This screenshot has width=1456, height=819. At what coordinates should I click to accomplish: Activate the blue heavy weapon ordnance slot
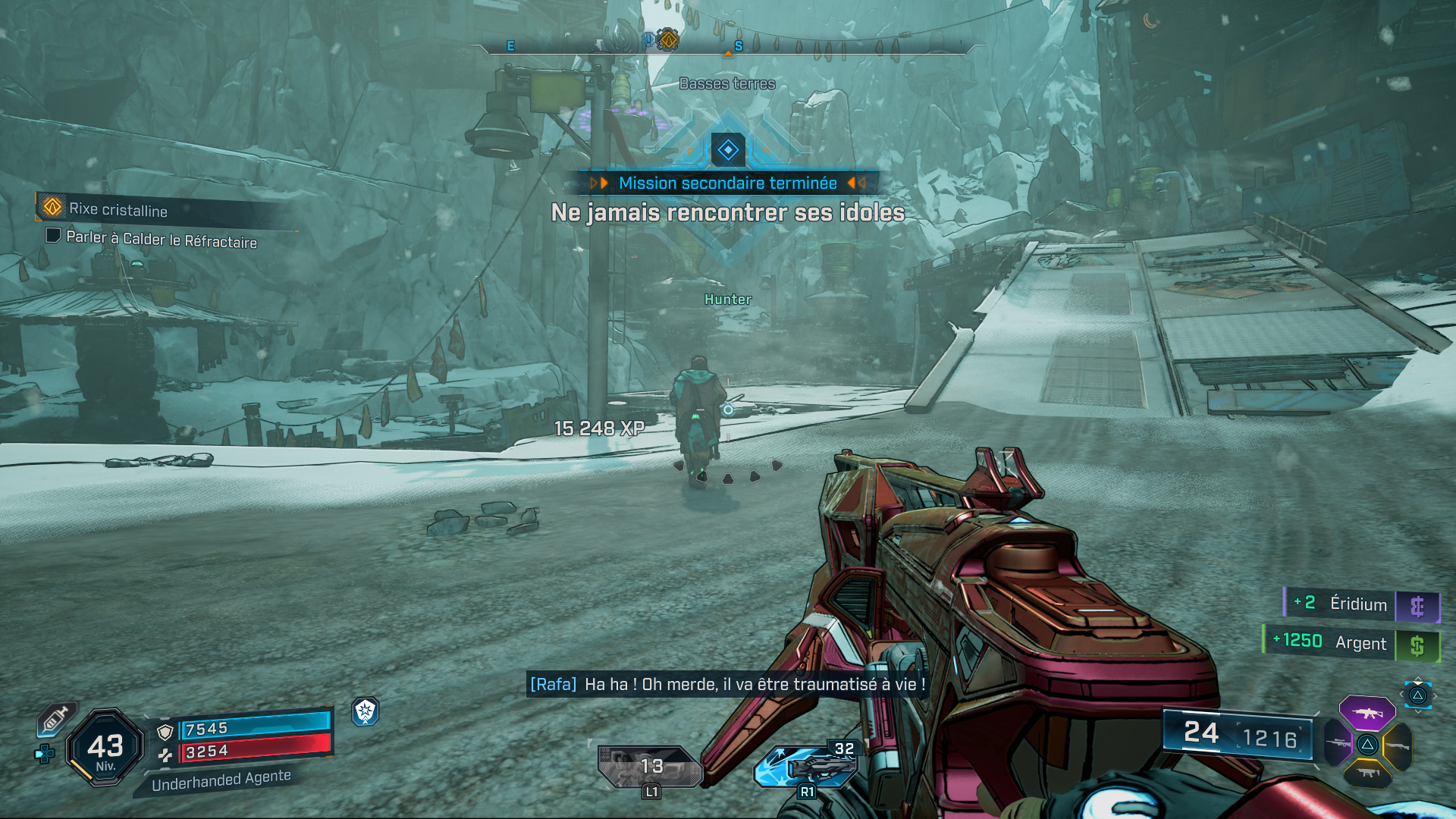click(x=807, y=766)
